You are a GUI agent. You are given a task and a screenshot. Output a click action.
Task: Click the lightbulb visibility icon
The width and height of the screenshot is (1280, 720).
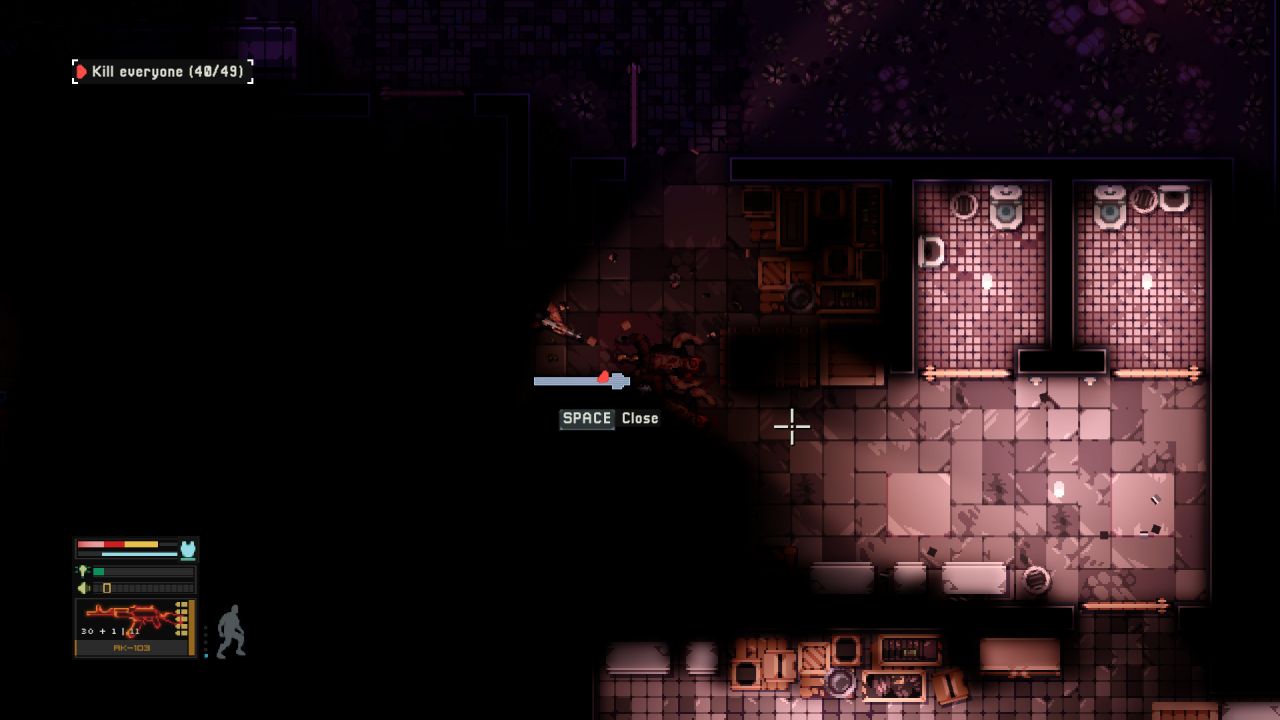[x=83, y=571]
